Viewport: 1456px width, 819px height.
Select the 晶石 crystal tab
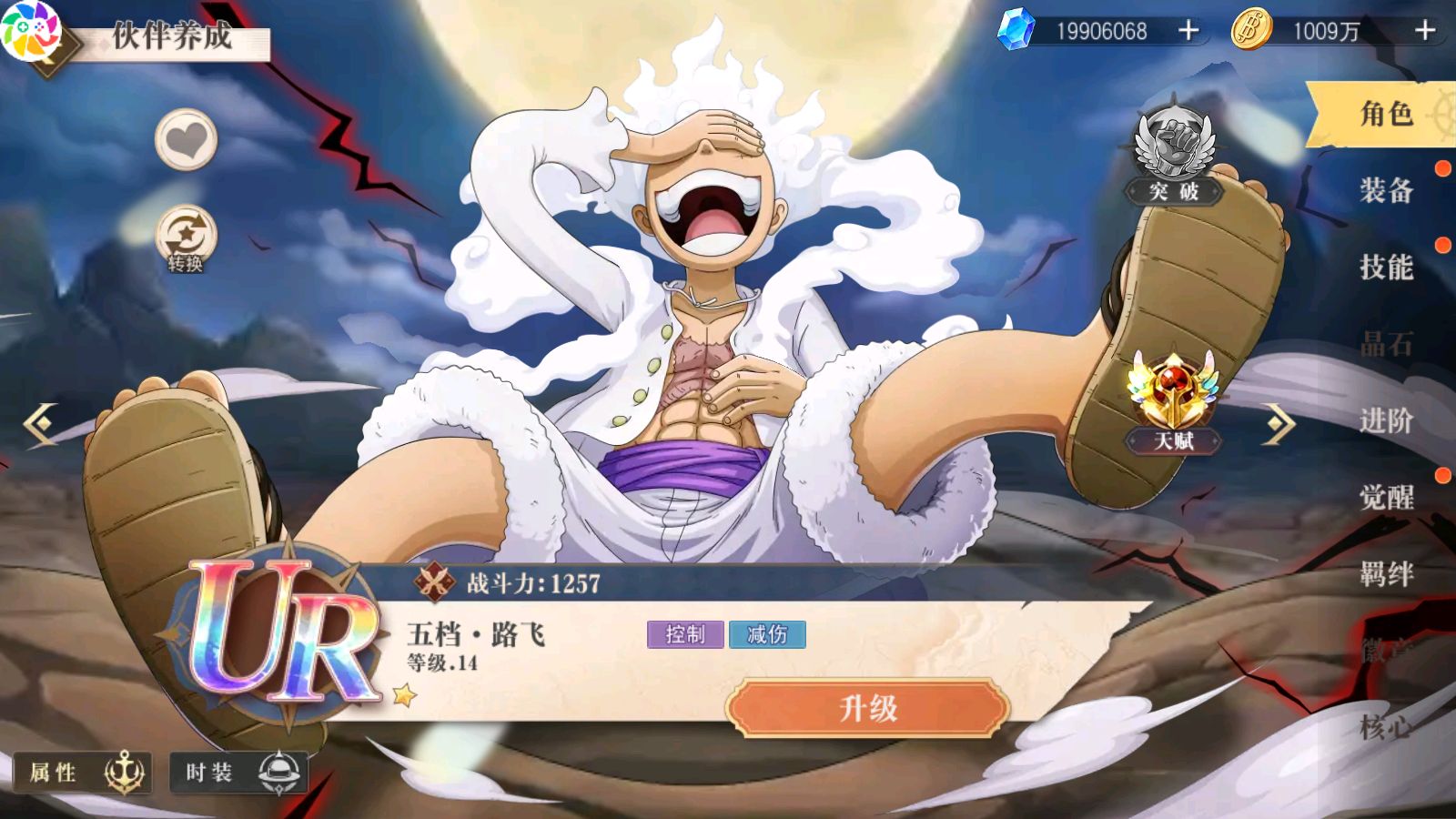pyautogui.click(x=1385, y=344)
